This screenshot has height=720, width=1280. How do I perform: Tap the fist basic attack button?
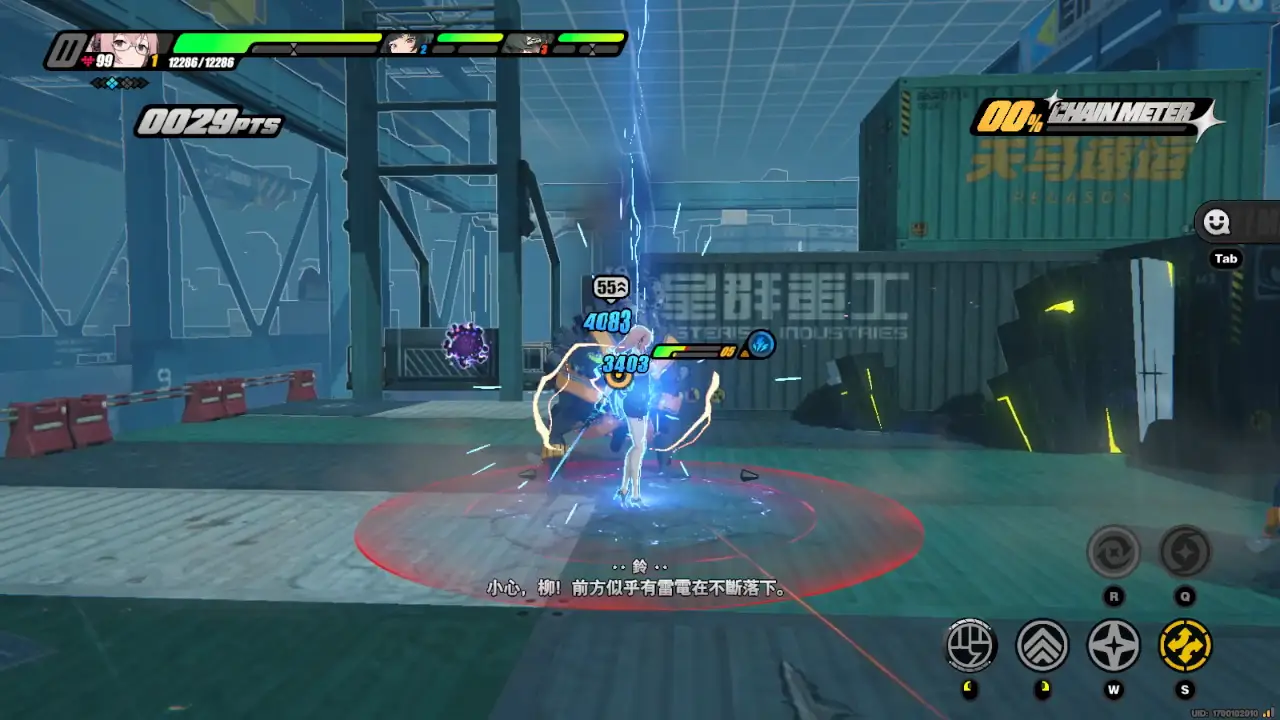pyautogui.click(x=970, y=645)
